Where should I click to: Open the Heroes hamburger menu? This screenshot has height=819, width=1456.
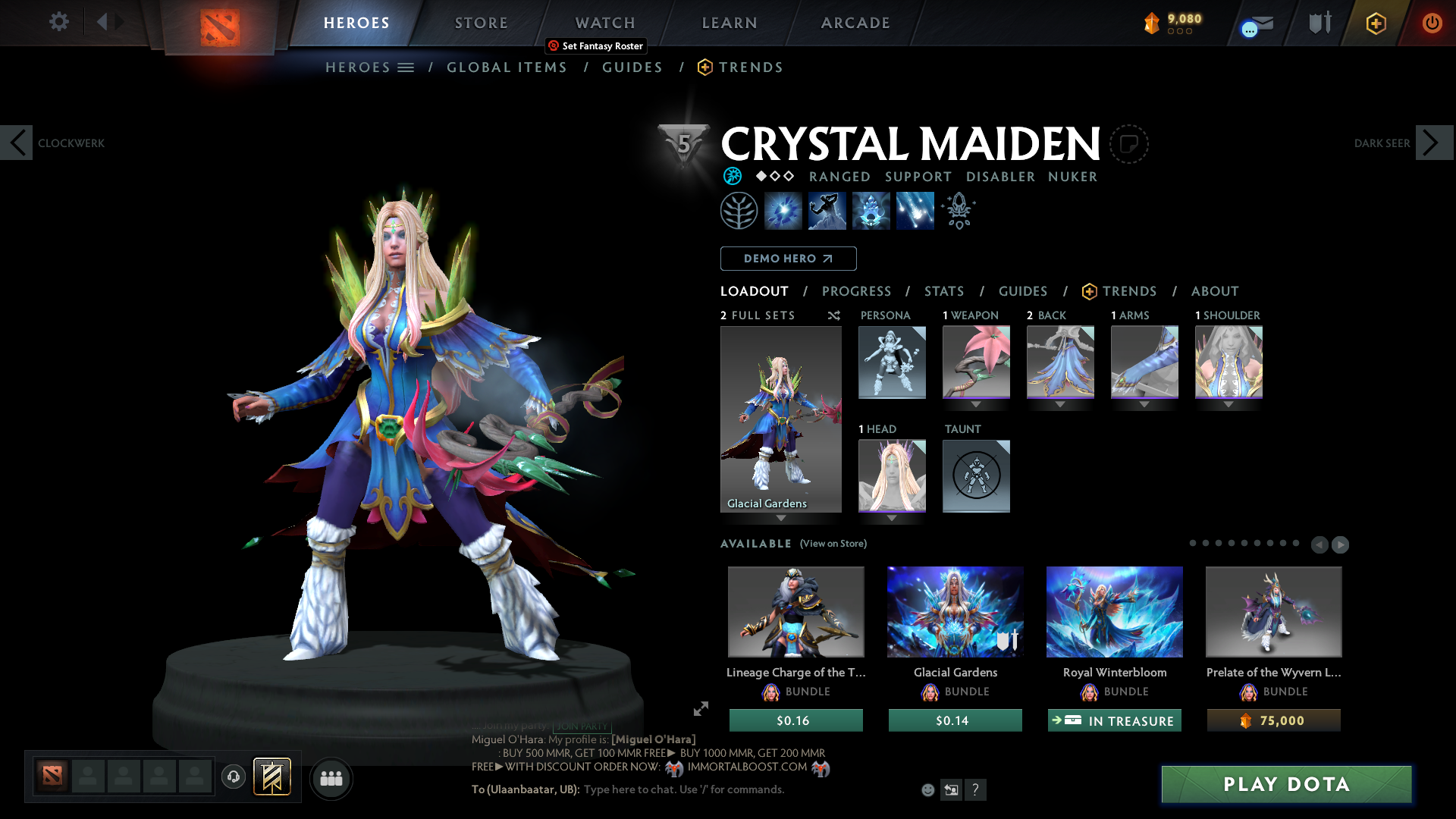point(407,67)
